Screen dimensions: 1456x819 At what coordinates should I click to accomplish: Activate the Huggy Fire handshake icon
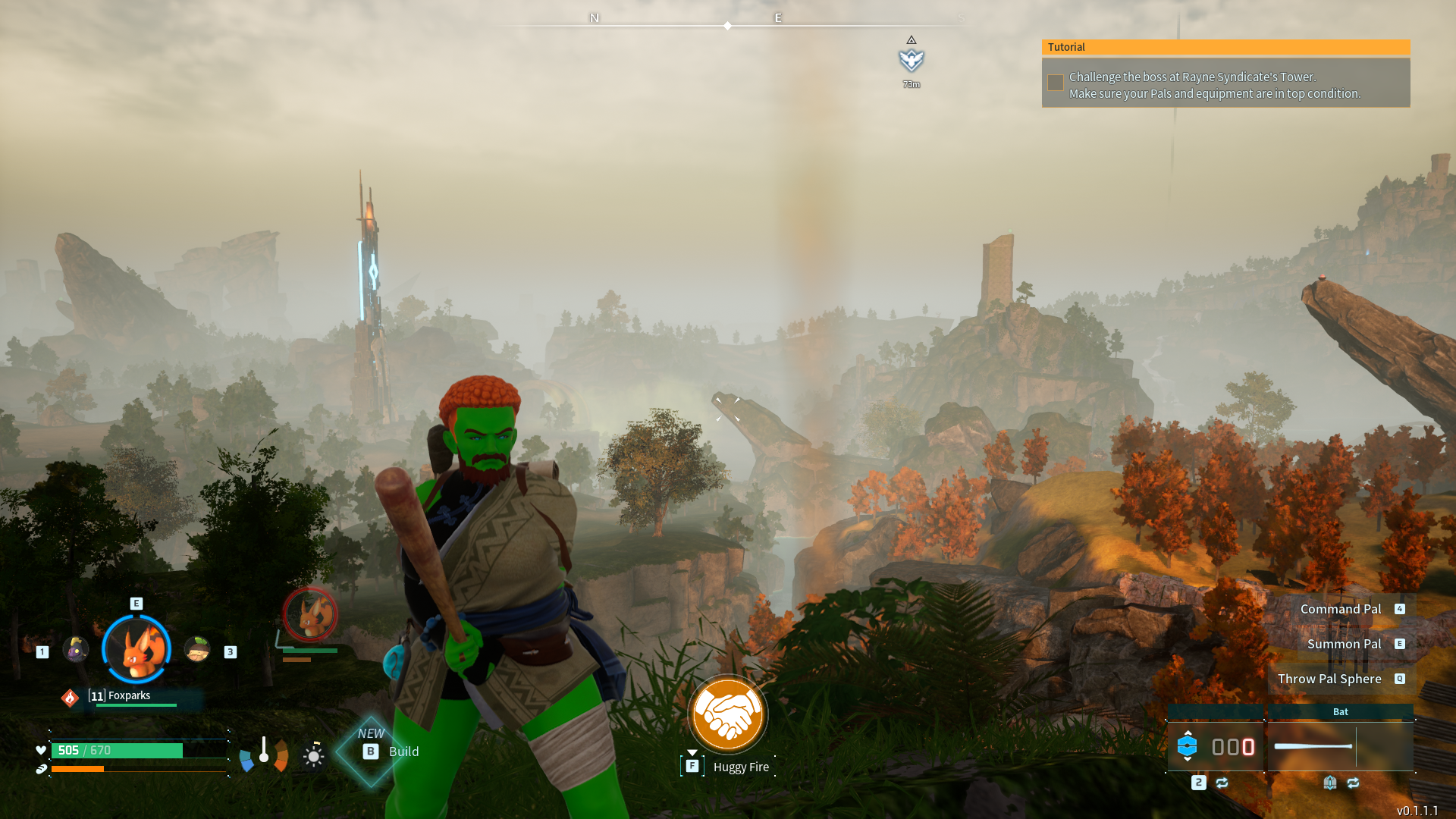point(727,714)
